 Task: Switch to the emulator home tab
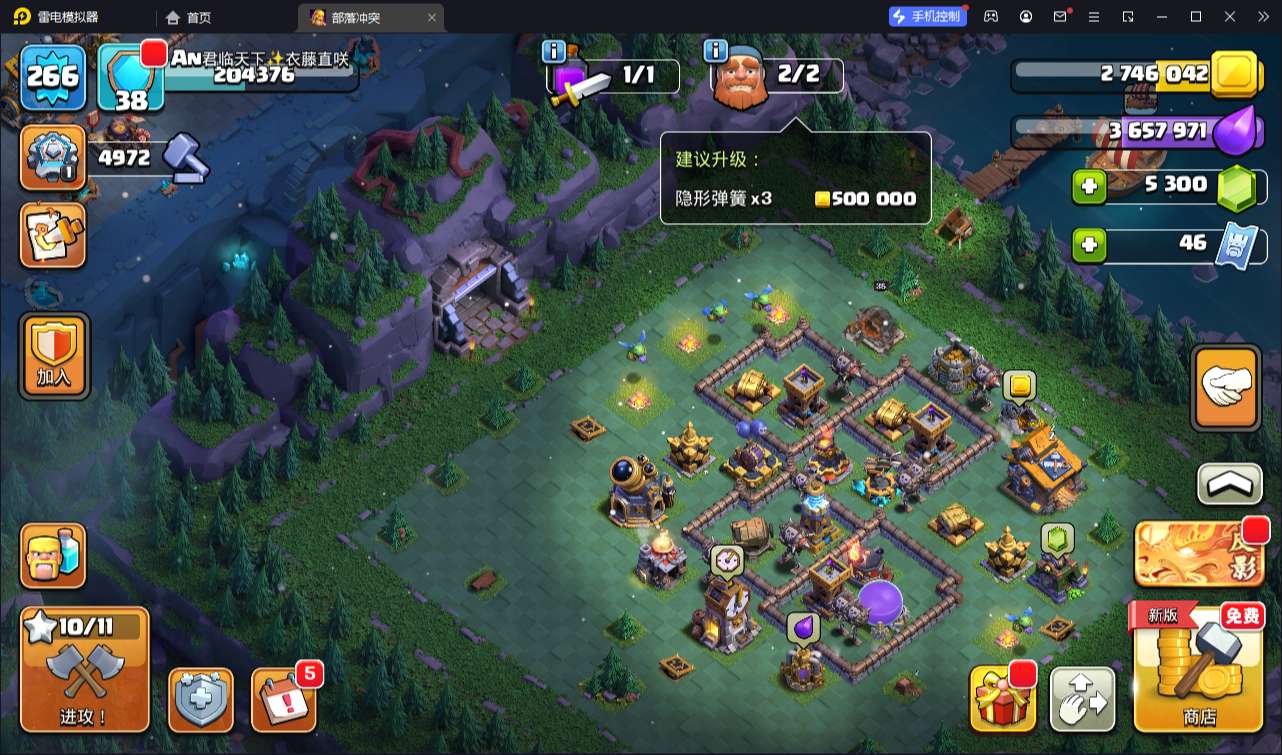(x=189, y=17)
